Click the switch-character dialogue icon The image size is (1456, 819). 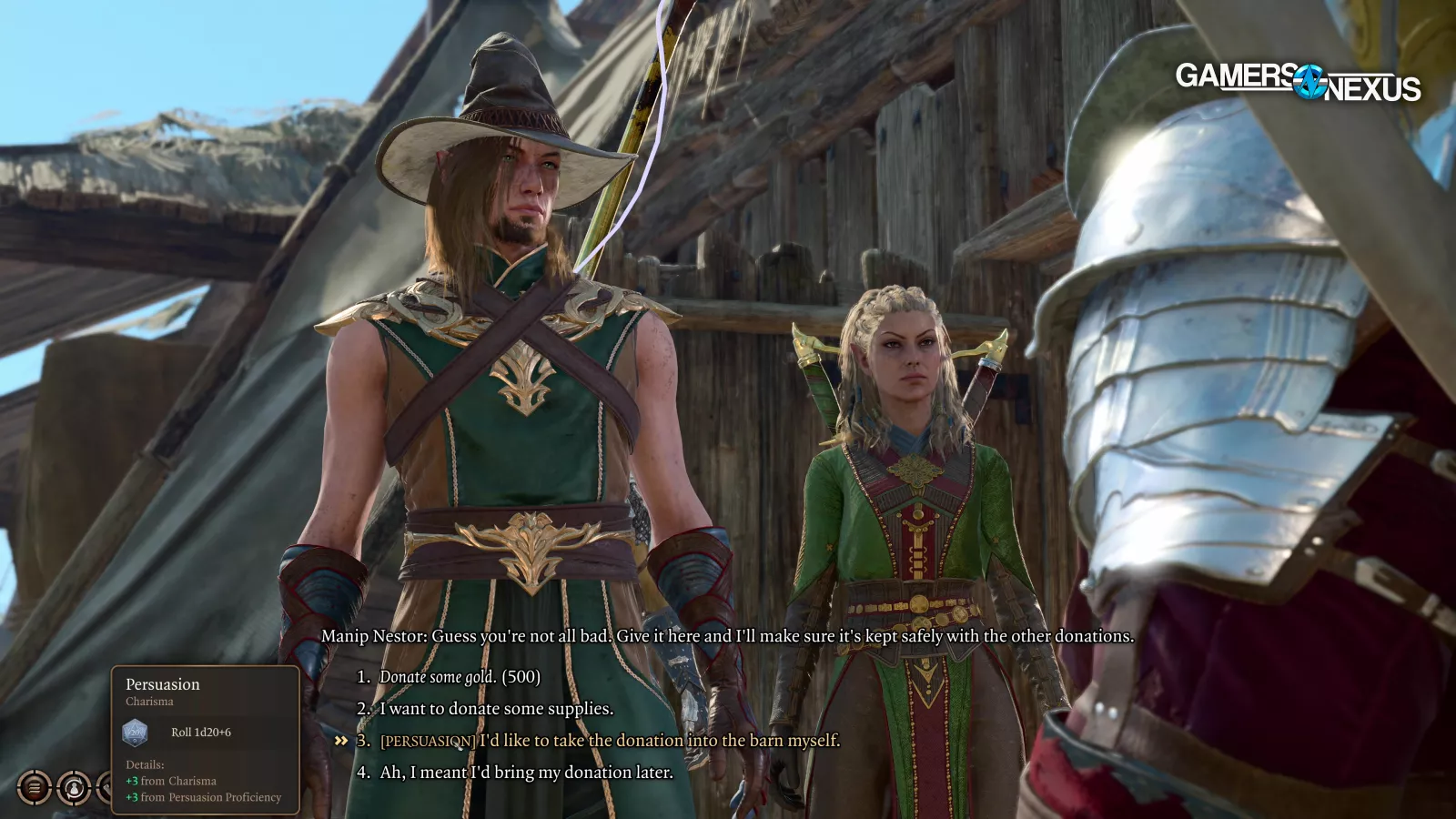coord(74,787)
